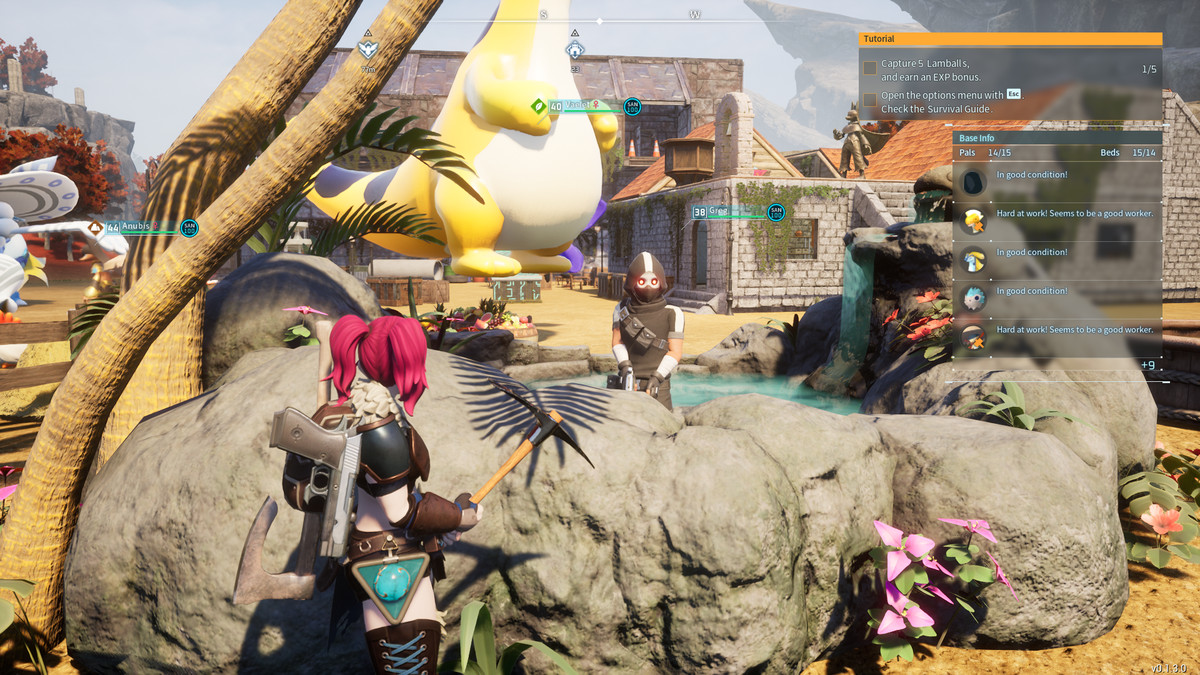
Task: Click the compass marker showing 23 distance
Action: click(x=575, y=50)
